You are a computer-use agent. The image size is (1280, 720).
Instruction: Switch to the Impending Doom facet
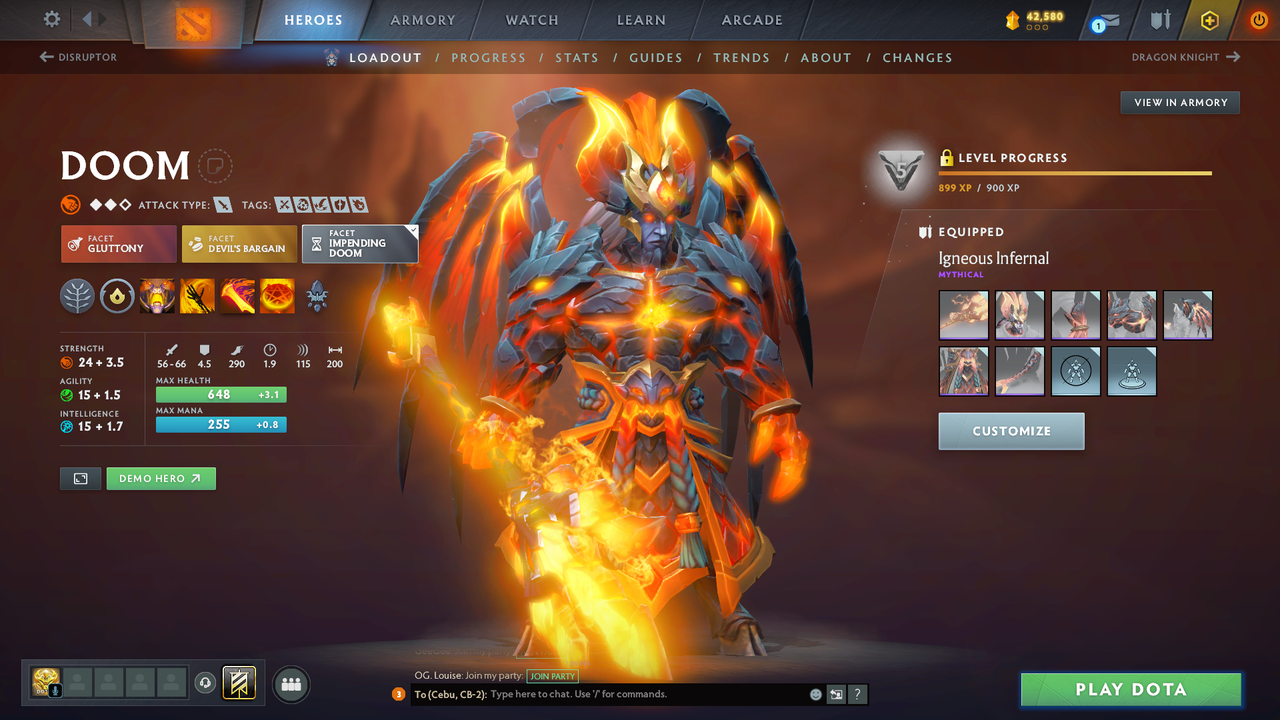360,243
